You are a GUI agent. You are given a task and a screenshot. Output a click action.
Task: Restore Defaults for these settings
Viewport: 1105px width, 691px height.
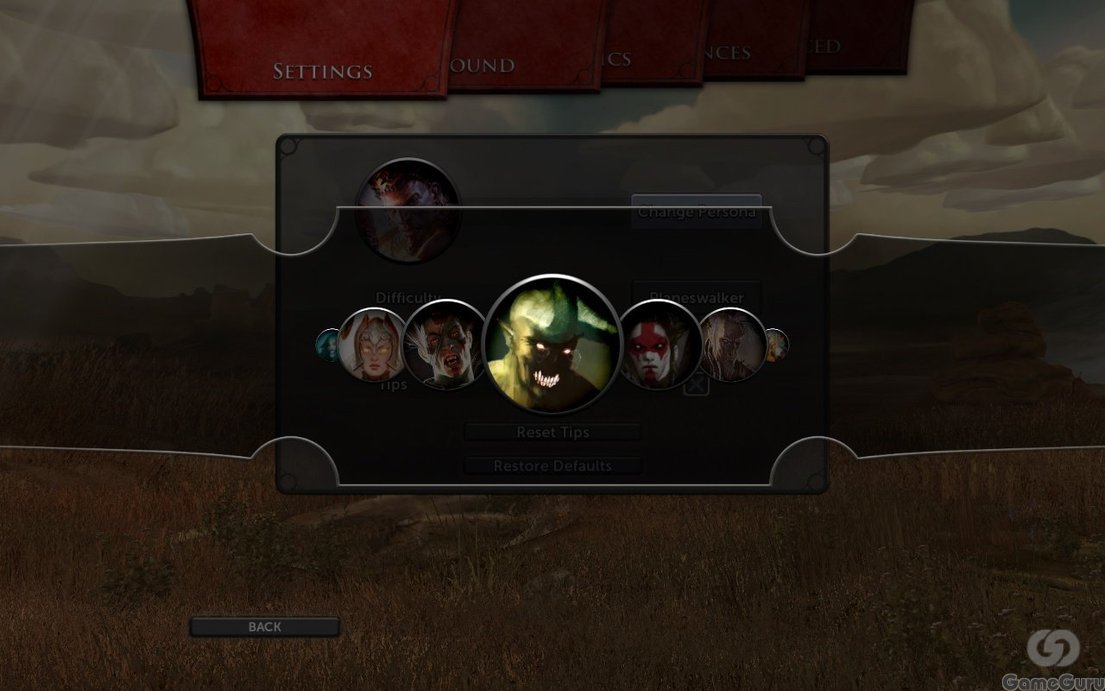coord(552,466)
